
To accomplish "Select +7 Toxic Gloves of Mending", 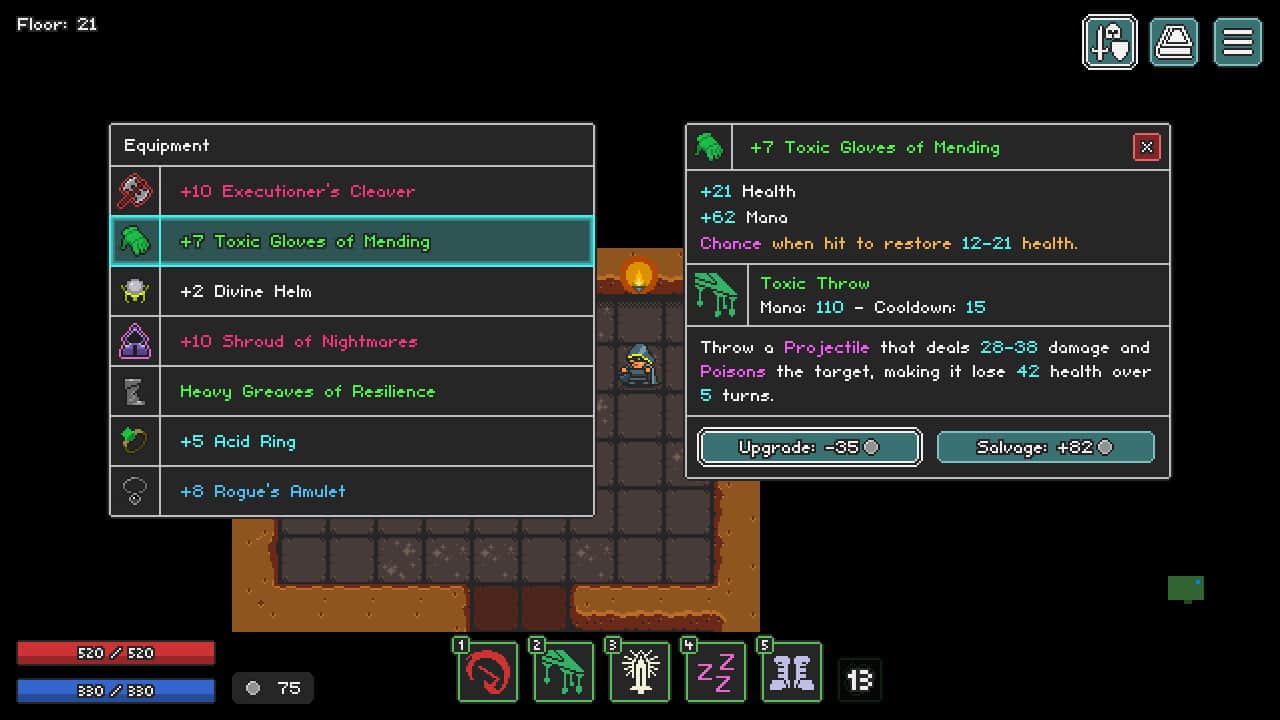I will (352, 241).
